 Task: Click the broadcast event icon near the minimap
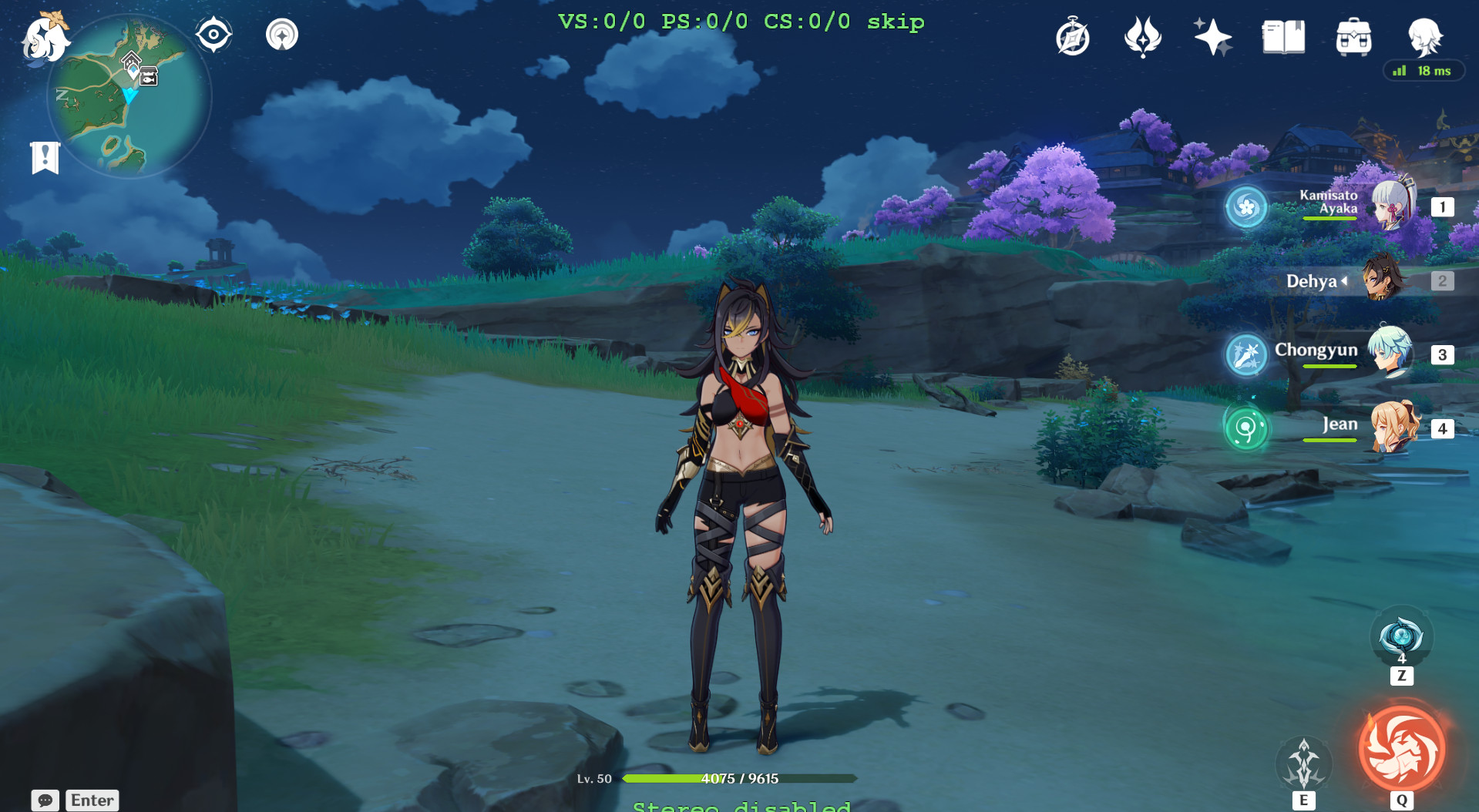[282, 33]
